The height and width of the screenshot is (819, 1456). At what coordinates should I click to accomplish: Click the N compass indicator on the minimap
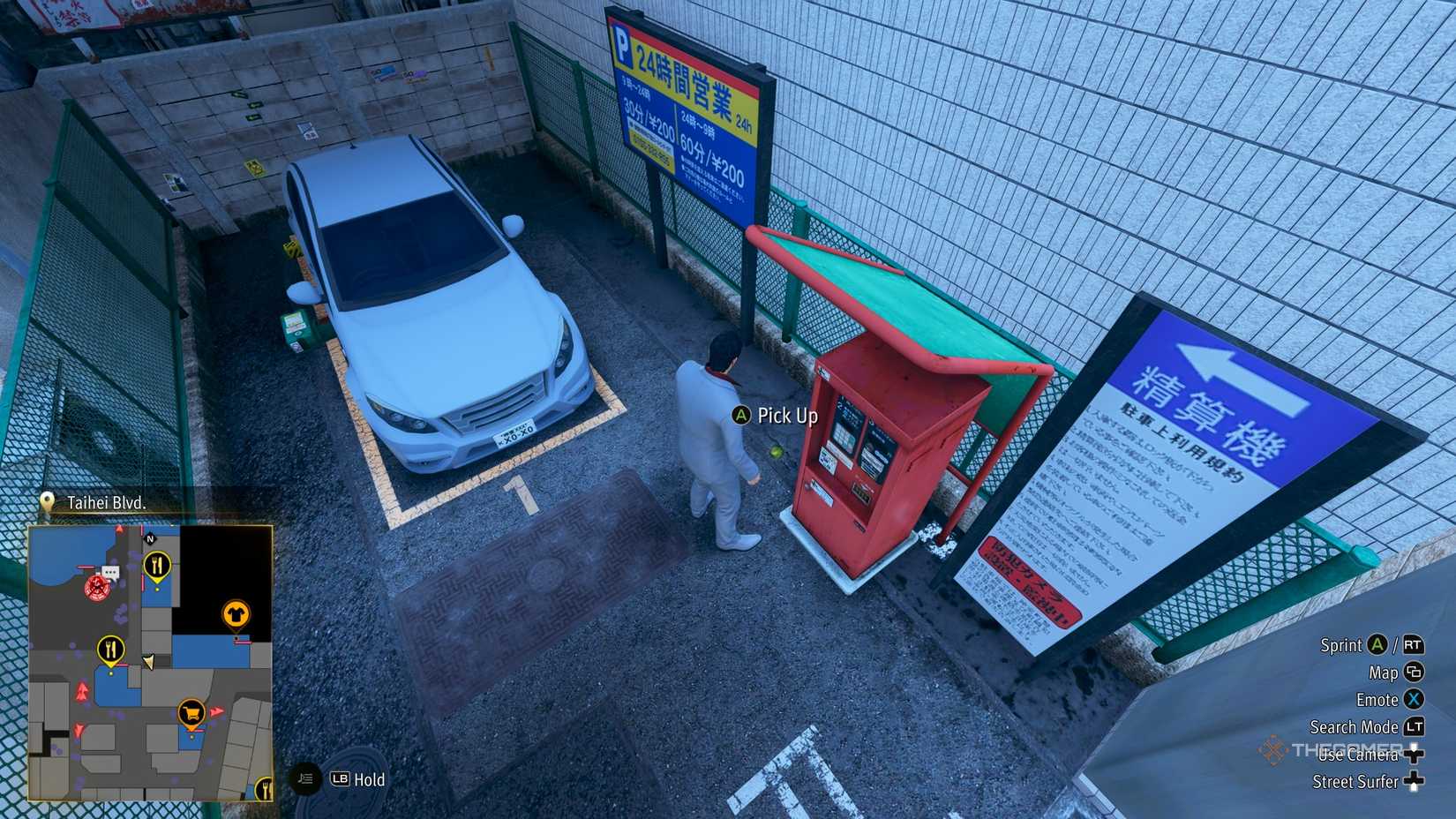tap(149, 538)
